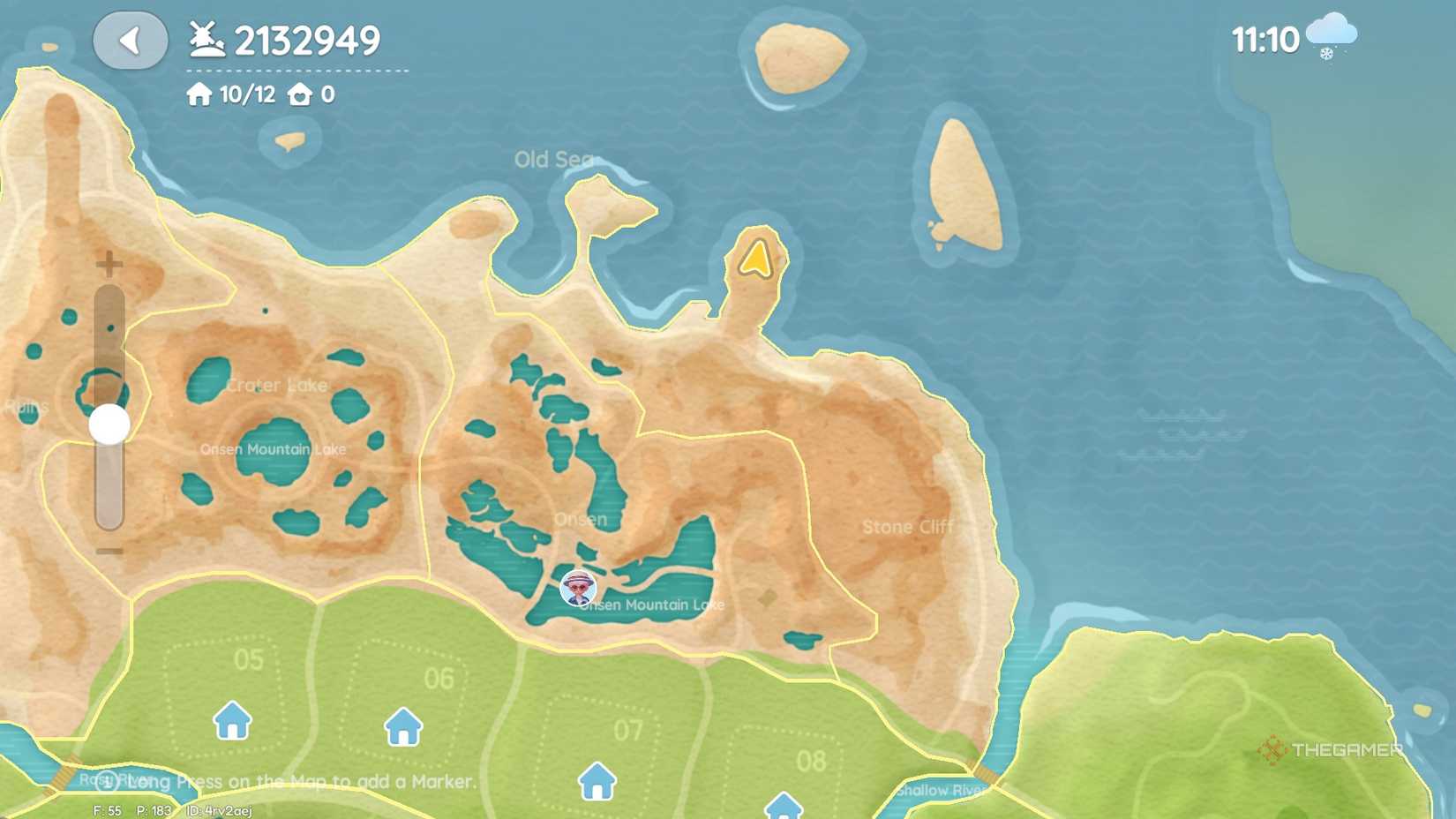Select the yellow arrow marker near Old Sea
This screenshot has width=1456, height=819.
(x=755, y=259)
